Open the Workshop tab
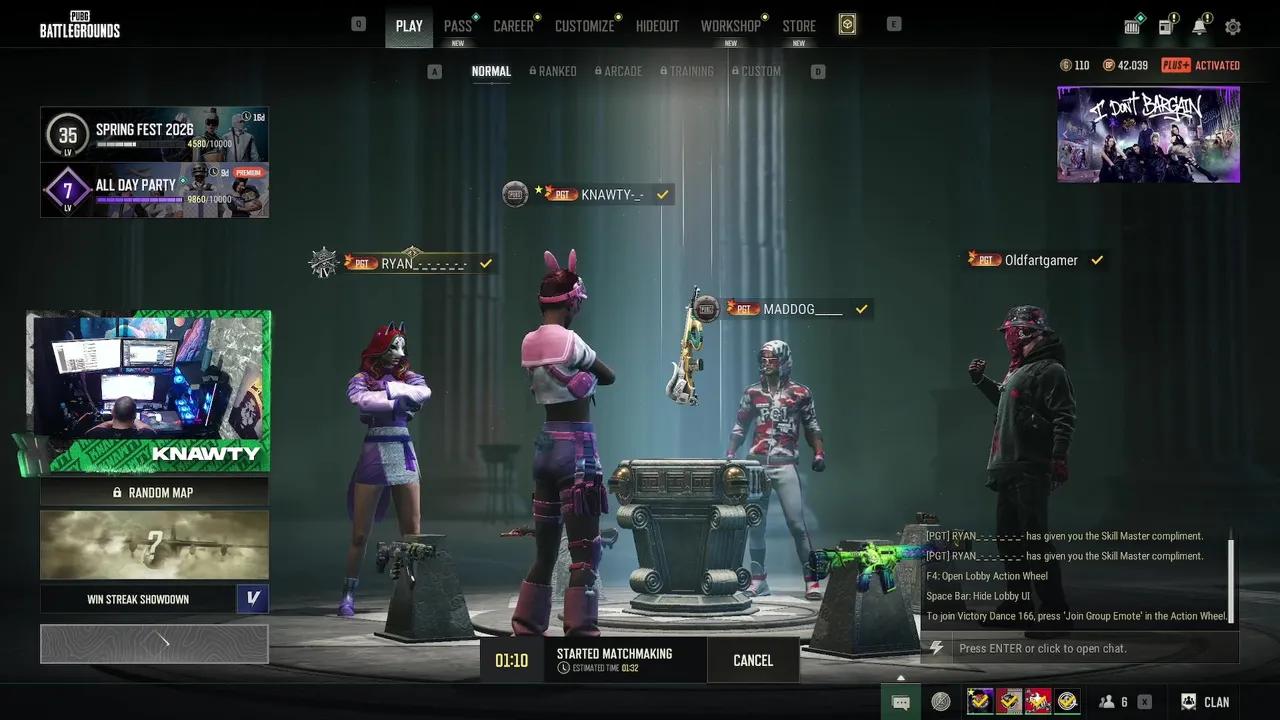1280x720 pixels. pos(730,26)
